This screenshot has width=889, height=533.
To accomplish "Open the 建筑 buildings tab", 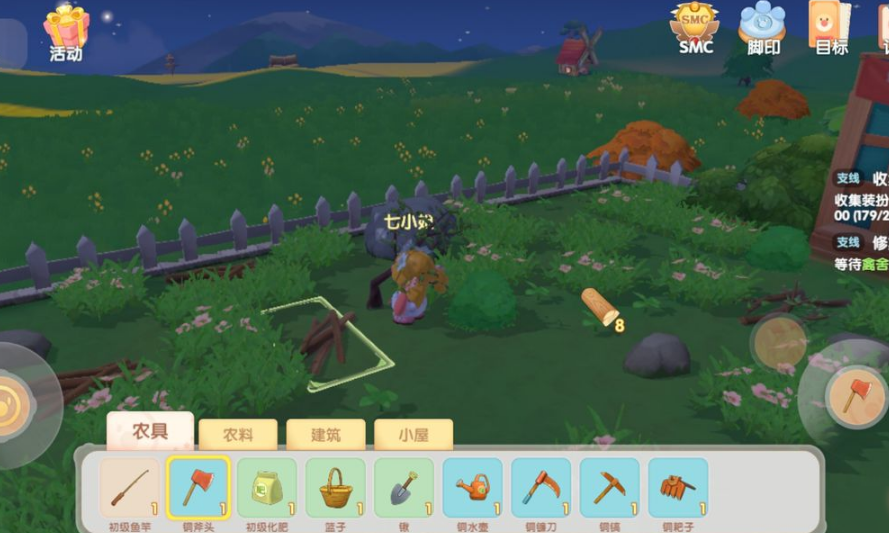I will [x=325, y=435].
